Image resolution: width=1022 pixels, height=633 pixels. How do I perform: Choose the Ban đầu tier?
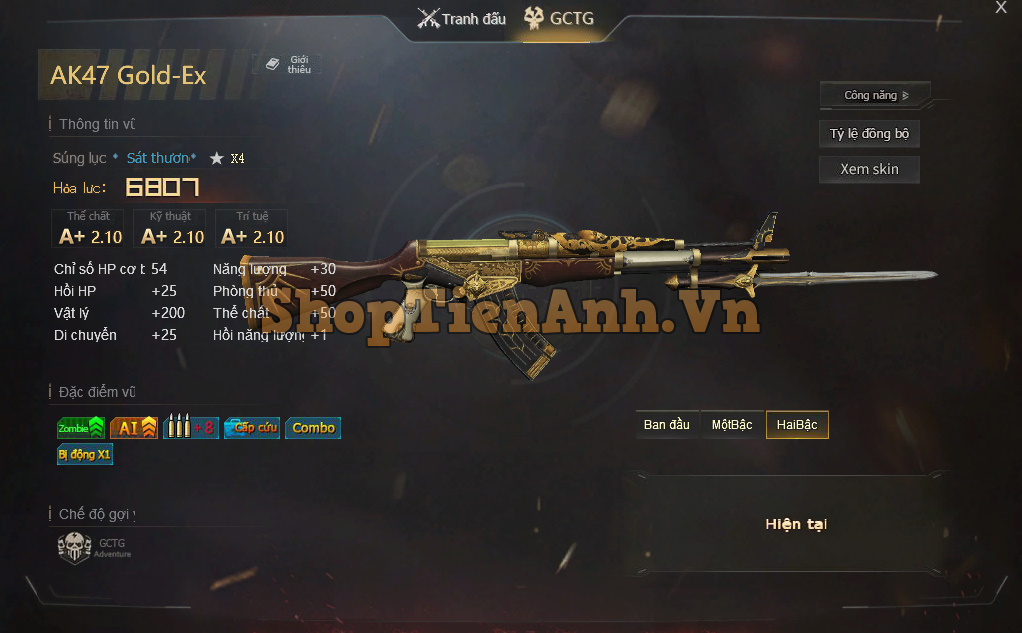tap(667, 425)
